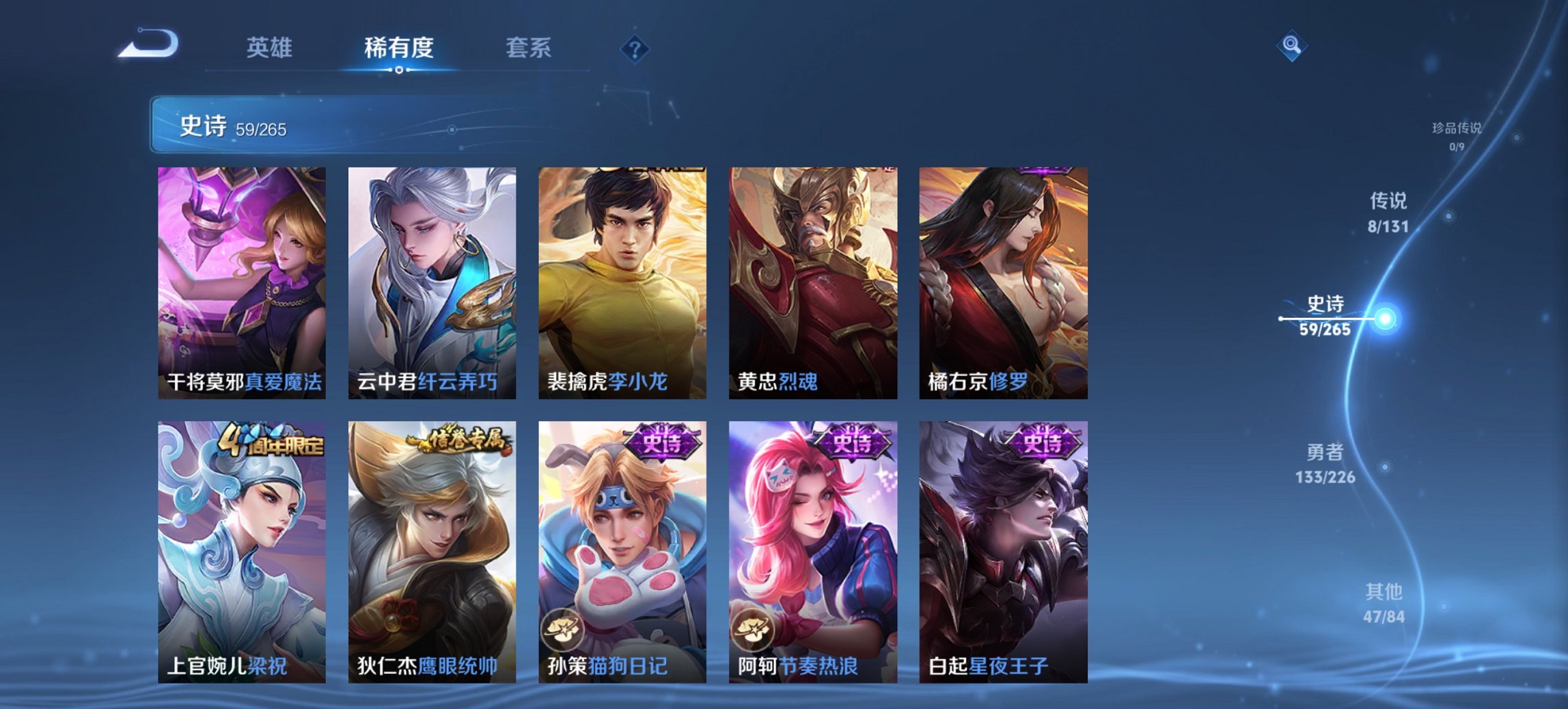The height and width of the screenshot is (709, 1568).
Task: Click the help question mark icon
Action: pos(635,49)
